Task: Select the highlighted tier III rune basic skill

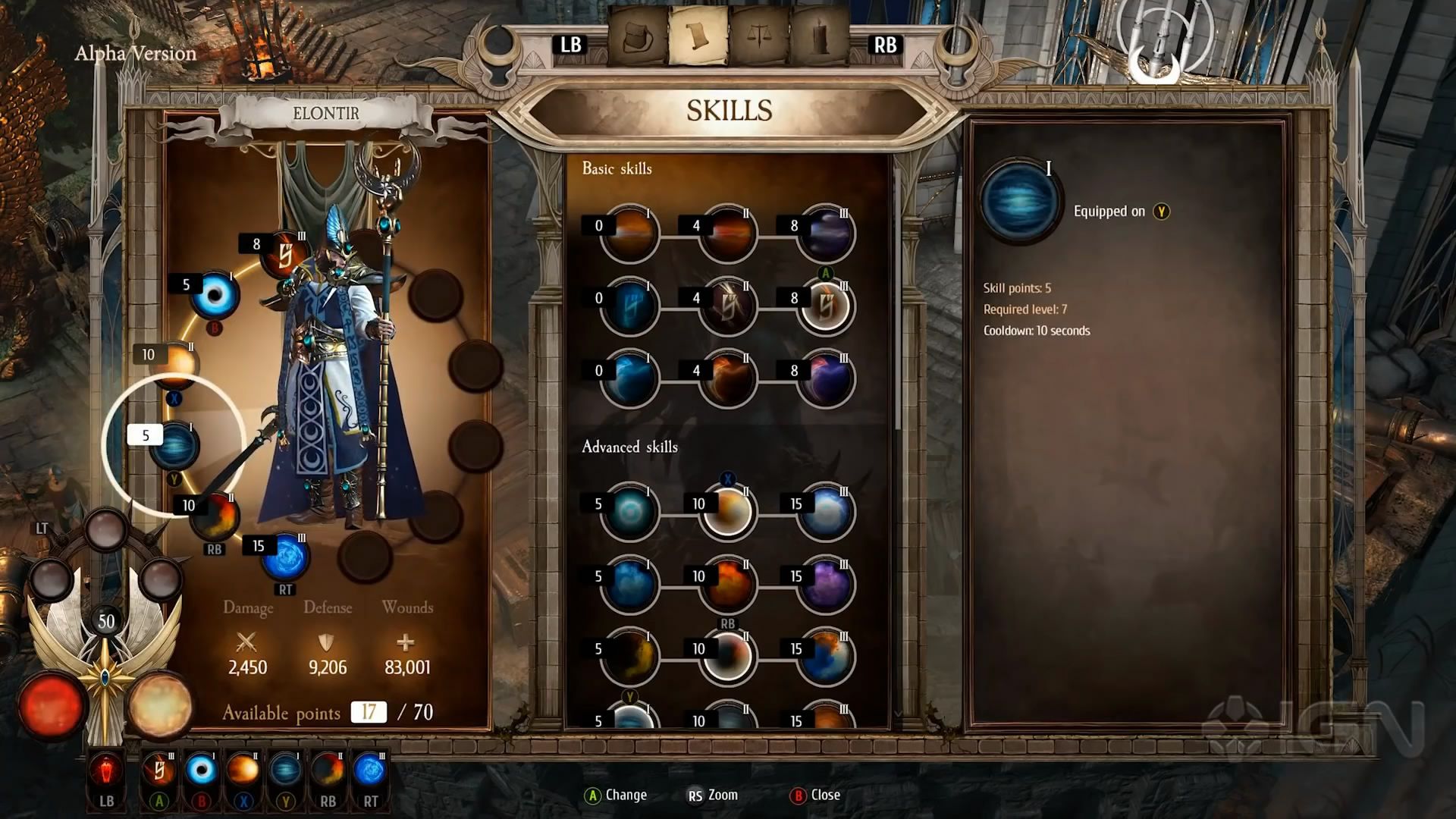Action: pyautogui.click(x=826, y=306)
